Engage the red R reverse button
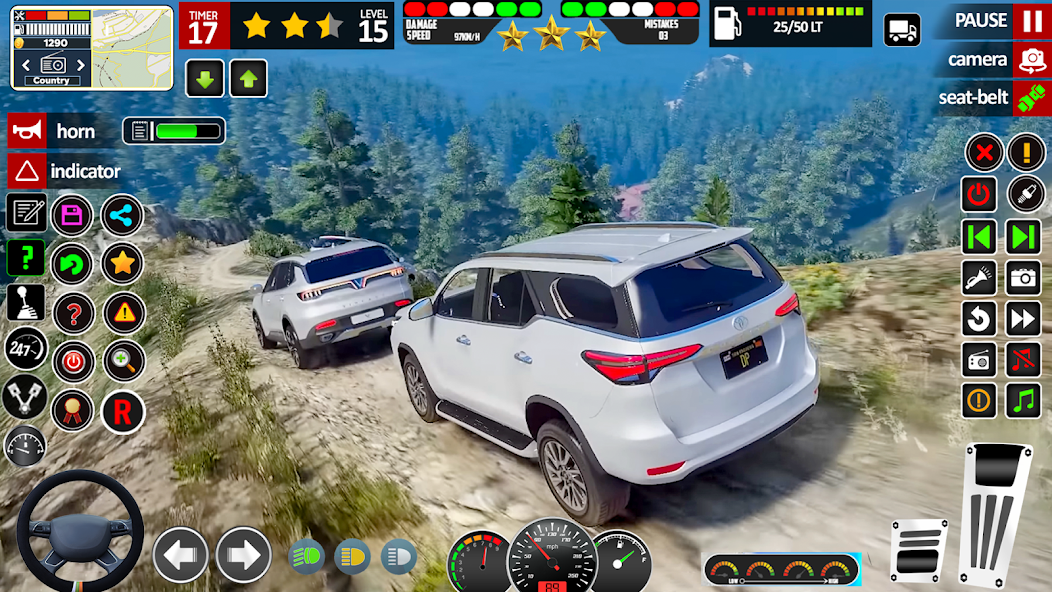This screenshot has height=592, width=1052. [x=122, y=411]
